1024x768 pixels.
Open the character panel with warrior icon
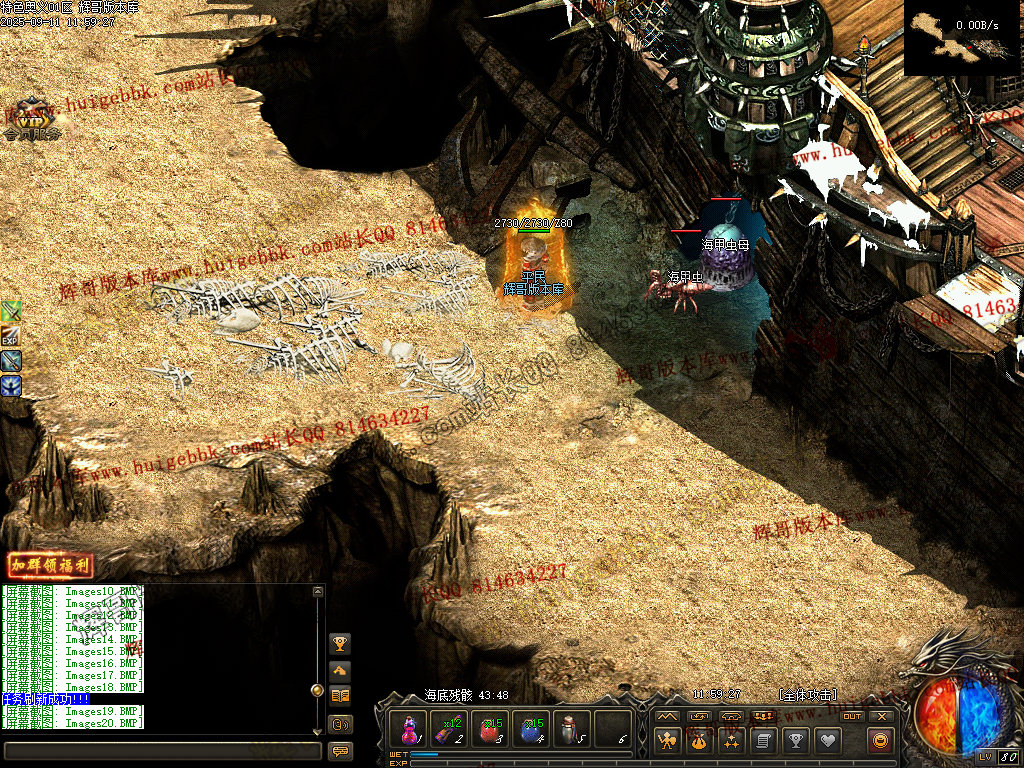(667, 741)
